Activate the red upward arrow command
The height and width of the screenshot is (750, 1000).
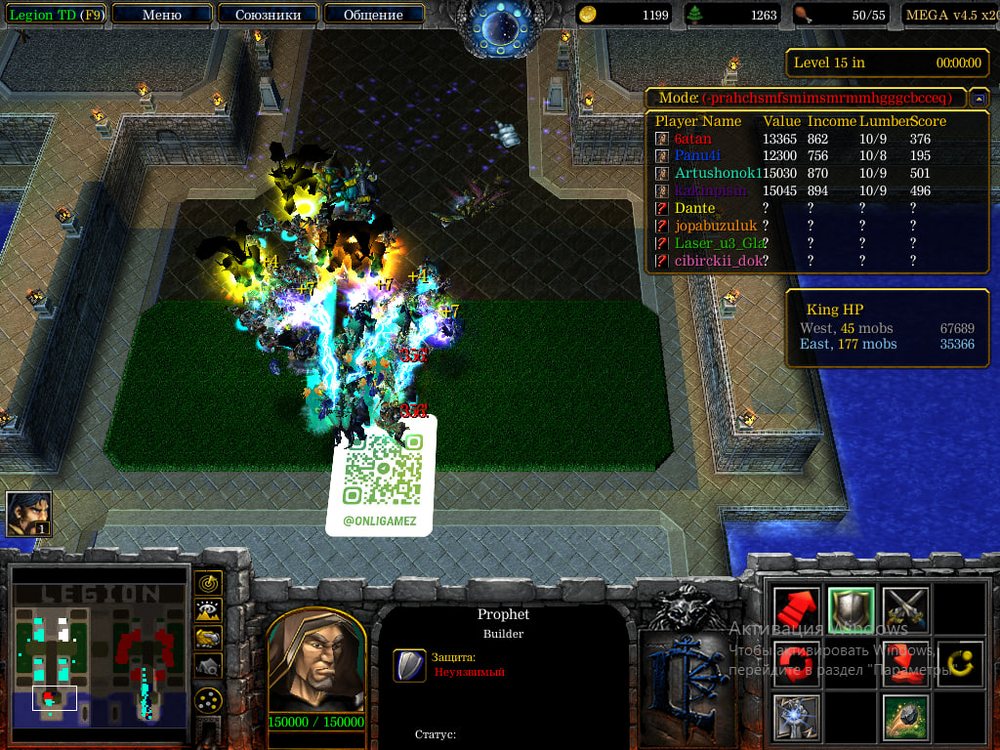point(797,610)
